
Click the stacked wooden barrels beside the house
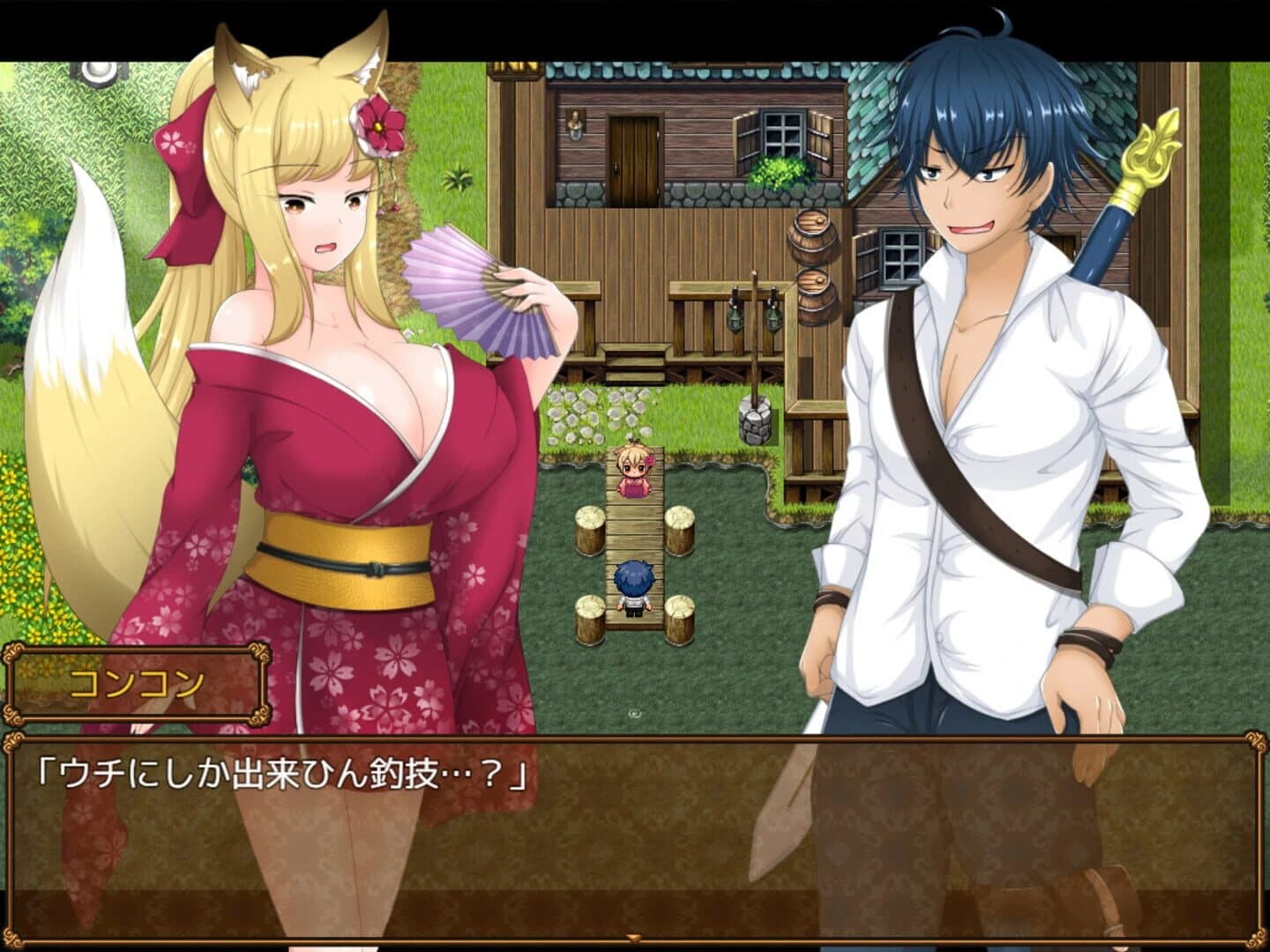coord(812,260)
